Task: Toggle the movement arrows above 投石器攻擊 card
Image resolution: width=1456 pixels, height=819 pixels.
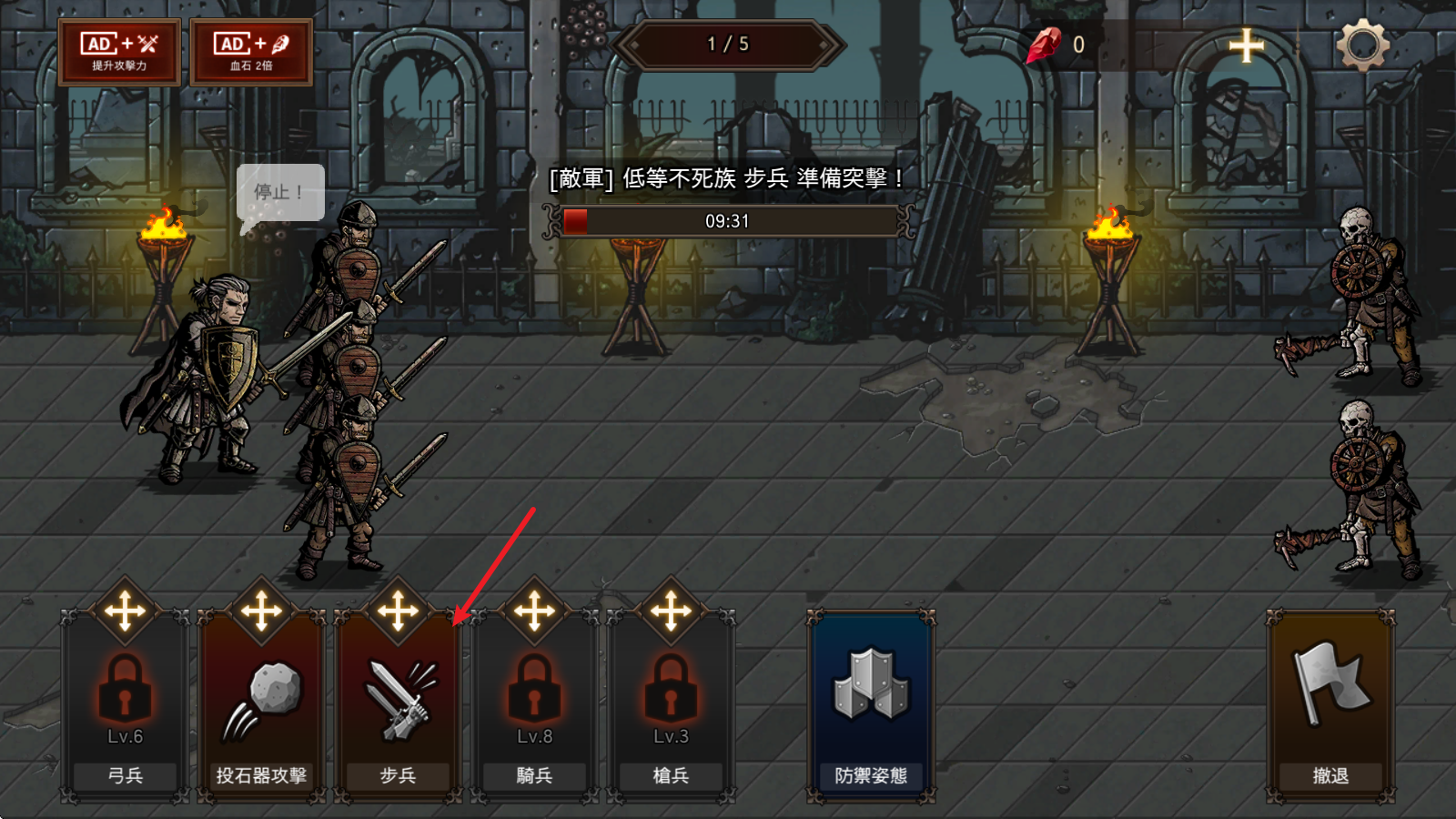Action: pos(261,610)
